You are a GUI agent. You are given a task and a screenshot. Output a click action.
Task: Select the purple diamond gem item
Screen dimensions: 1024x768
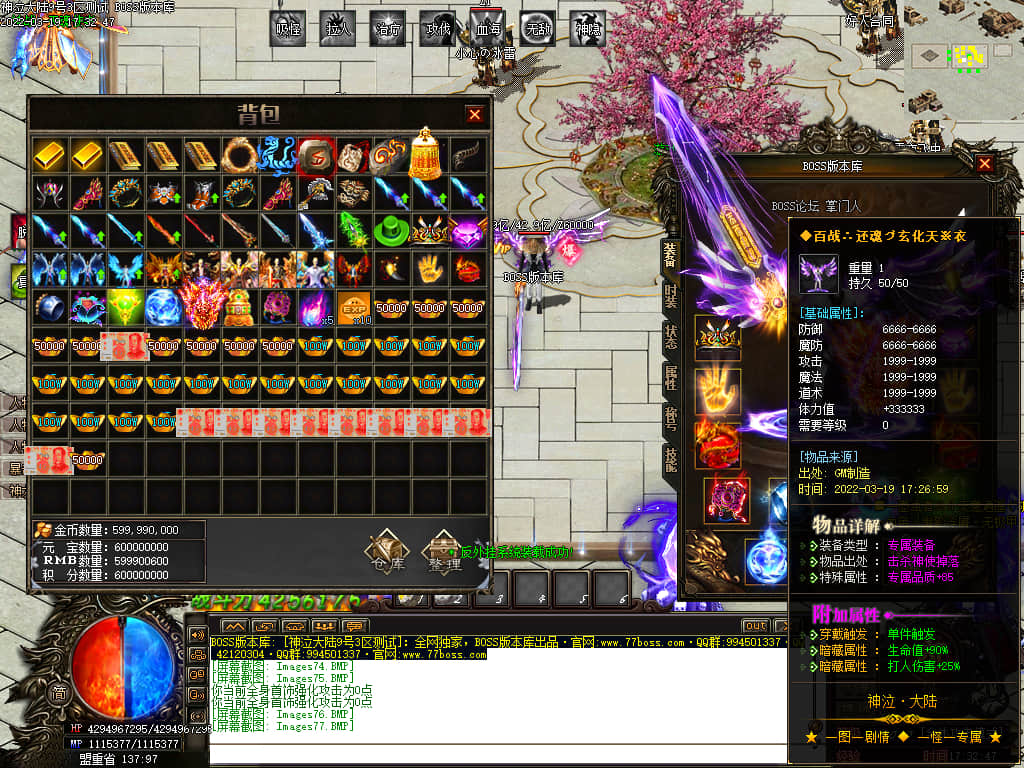(466, 231)
